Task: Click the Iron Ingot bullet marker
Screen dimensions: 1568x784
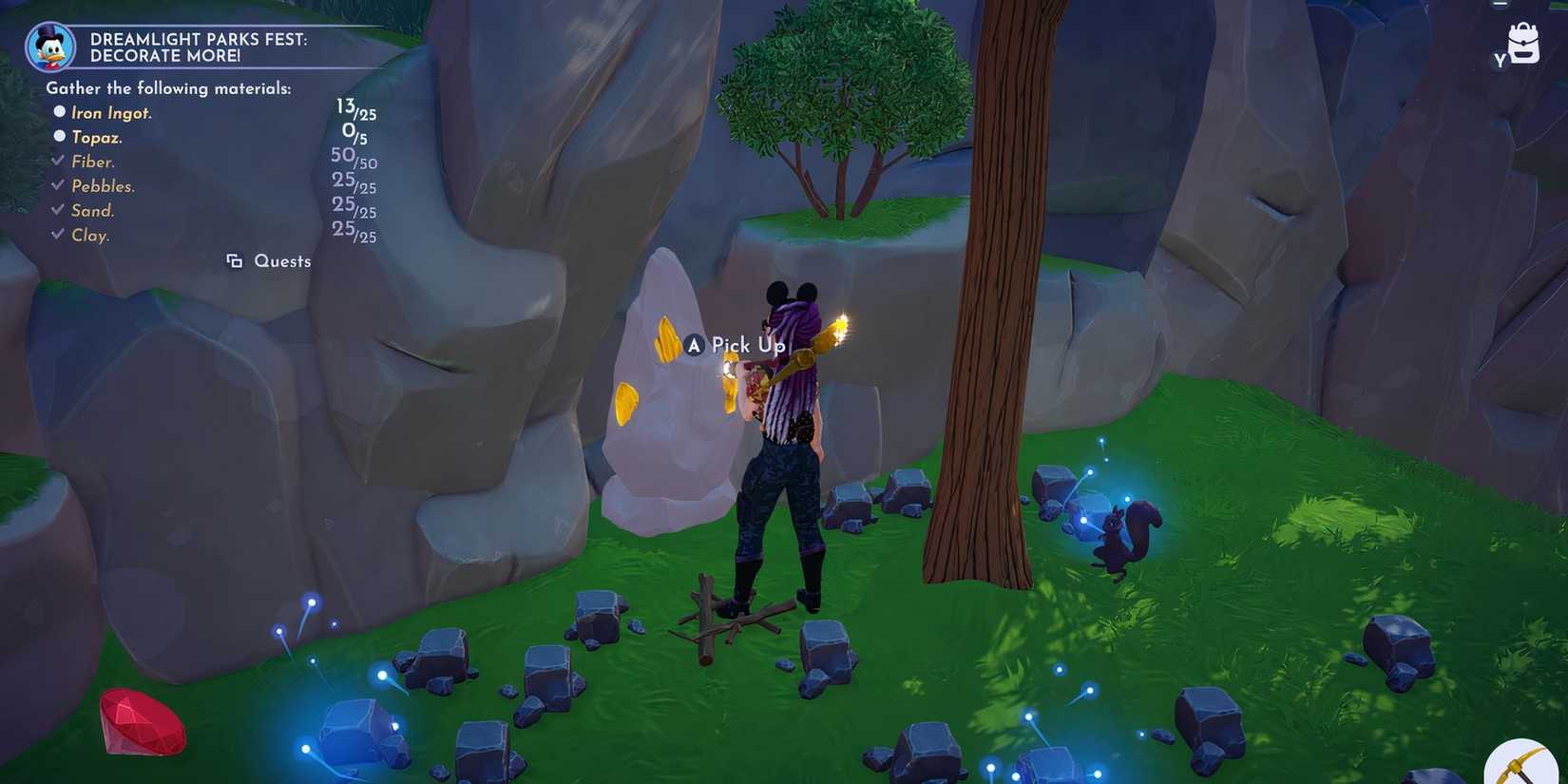Action: click(60, 111)
